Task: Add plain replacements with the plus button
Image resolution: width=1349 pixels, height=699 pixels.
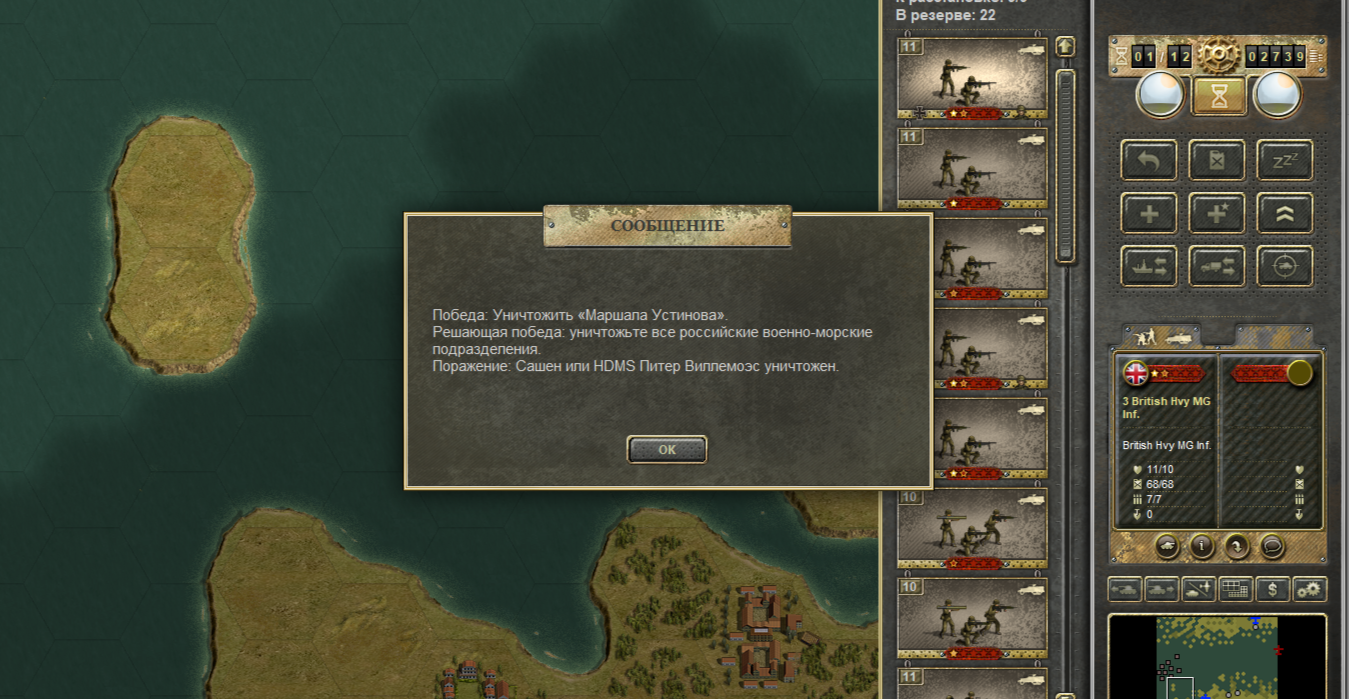Action: pyautogui.click(x=1149, y=213)
